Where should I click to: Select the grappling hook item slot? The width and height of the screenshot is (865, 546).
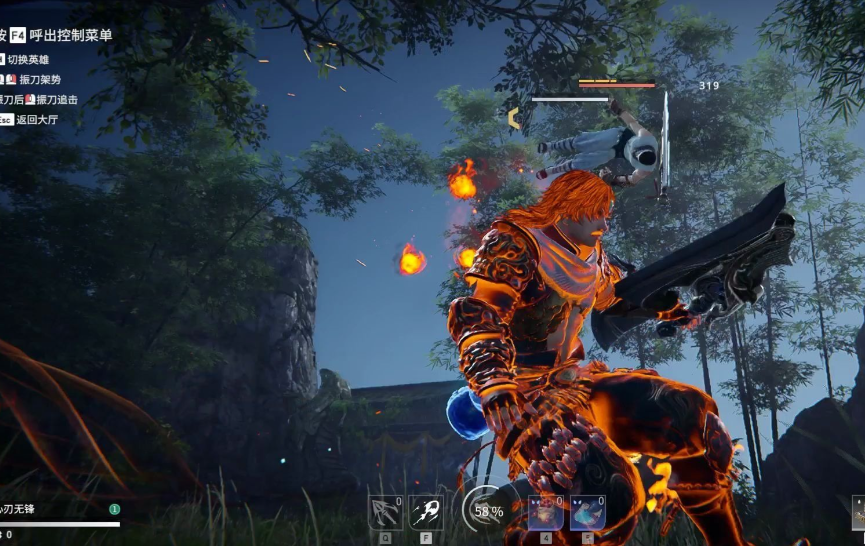(x=385, y=512)
